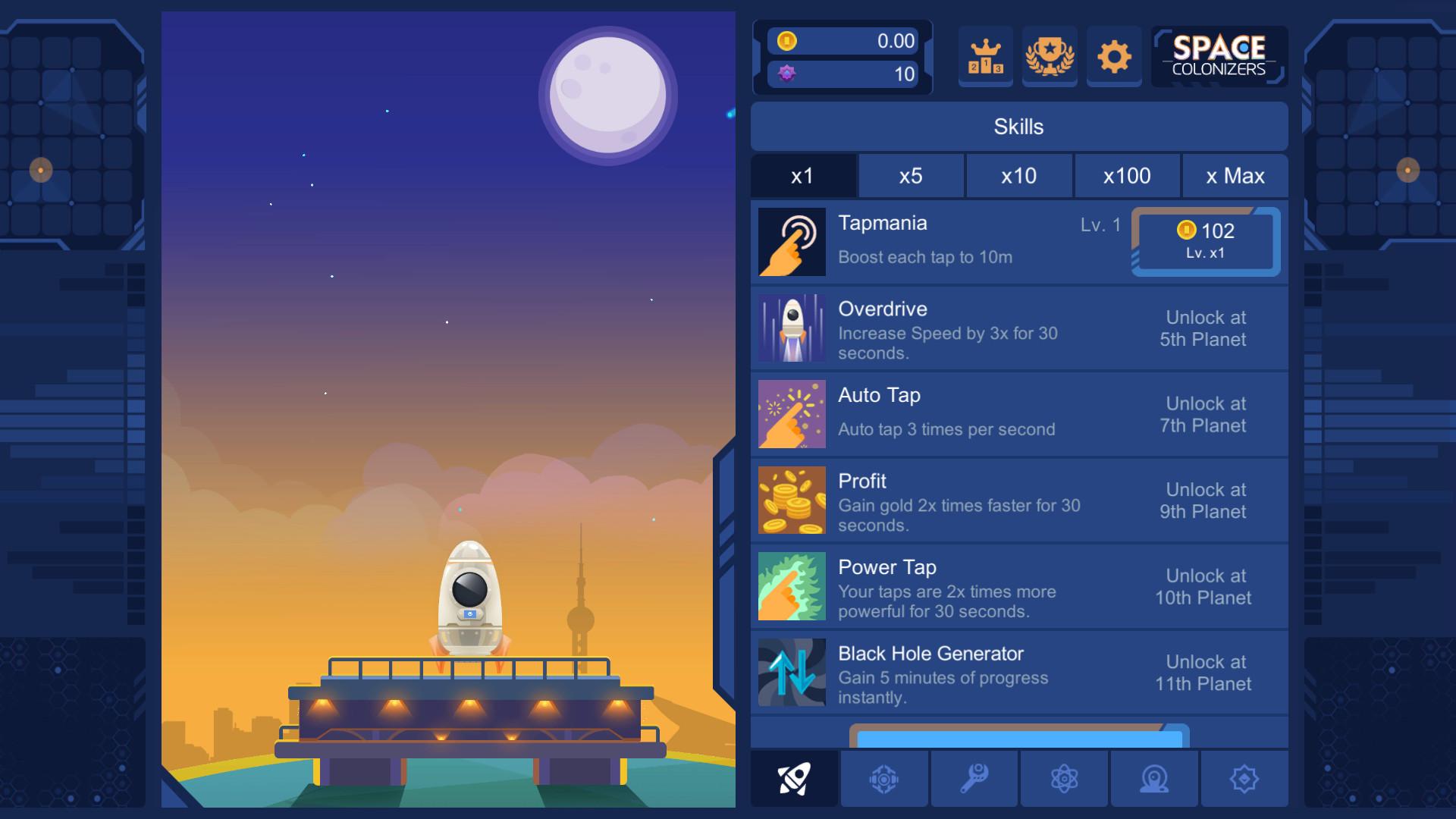Click the Auto Tap hand icon

coord(791,414)
